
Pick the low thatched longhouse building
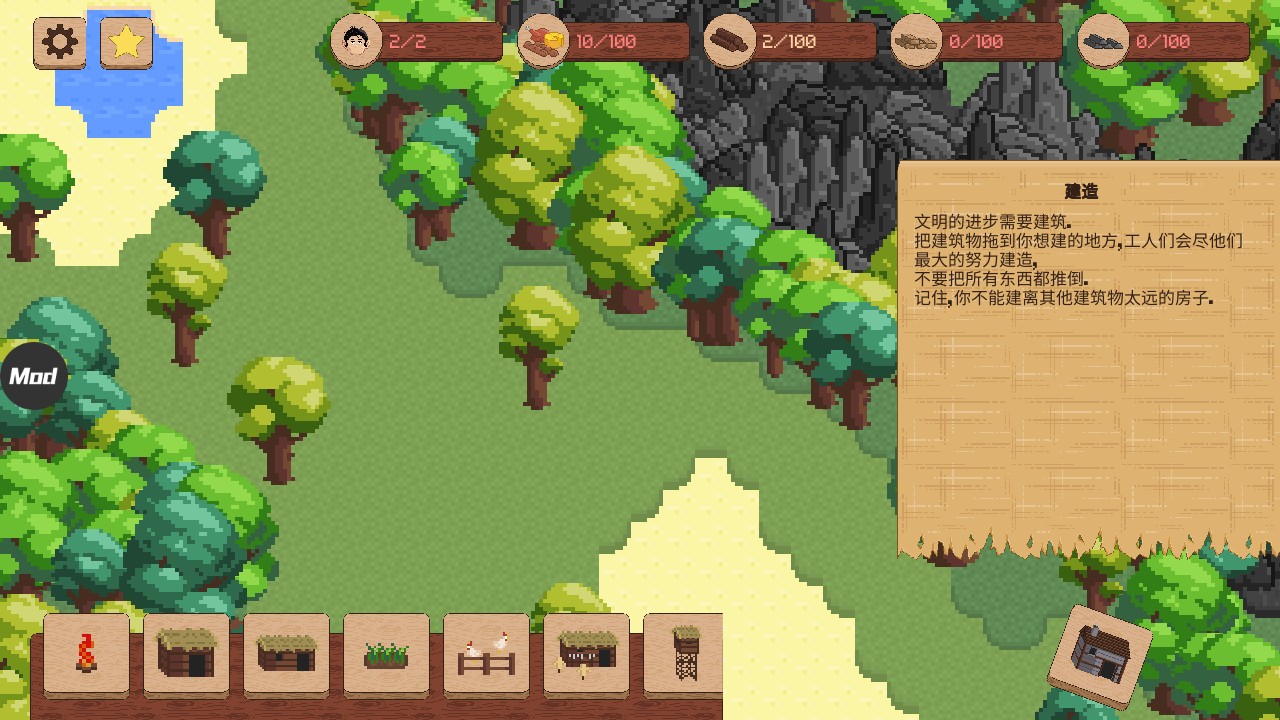[286, 653]
